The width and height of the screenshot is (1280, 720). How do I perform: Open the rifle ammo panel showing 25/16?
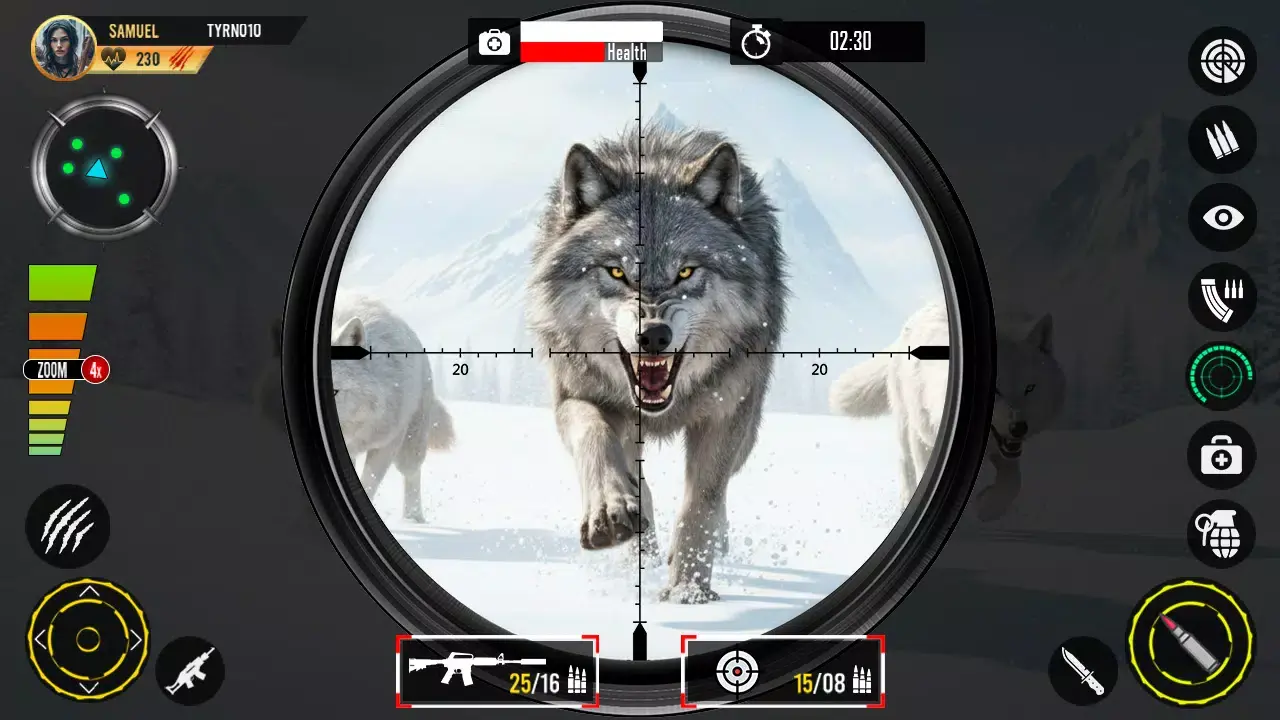[497, 672]
